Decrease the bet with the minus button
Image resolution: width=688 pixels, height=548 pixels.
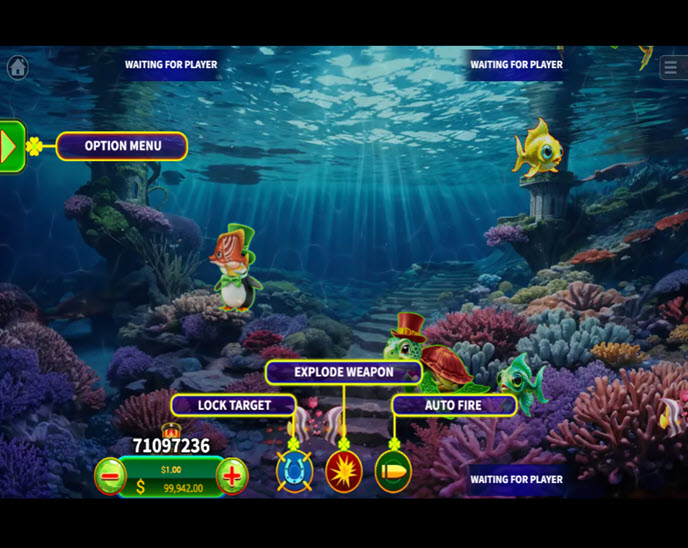(x=109, y=476)
